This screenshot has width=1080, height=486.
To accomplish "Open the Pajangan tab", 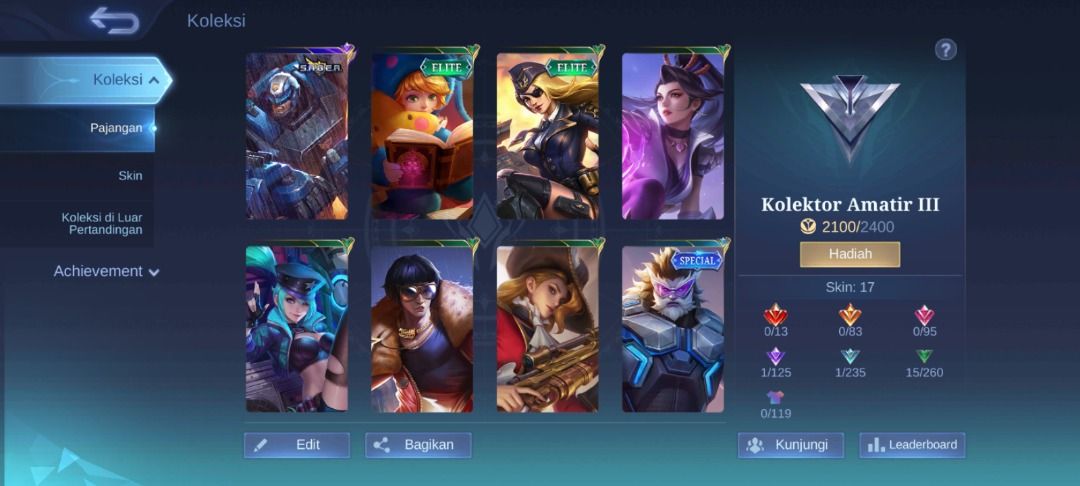I will click(x=116, y=128).
